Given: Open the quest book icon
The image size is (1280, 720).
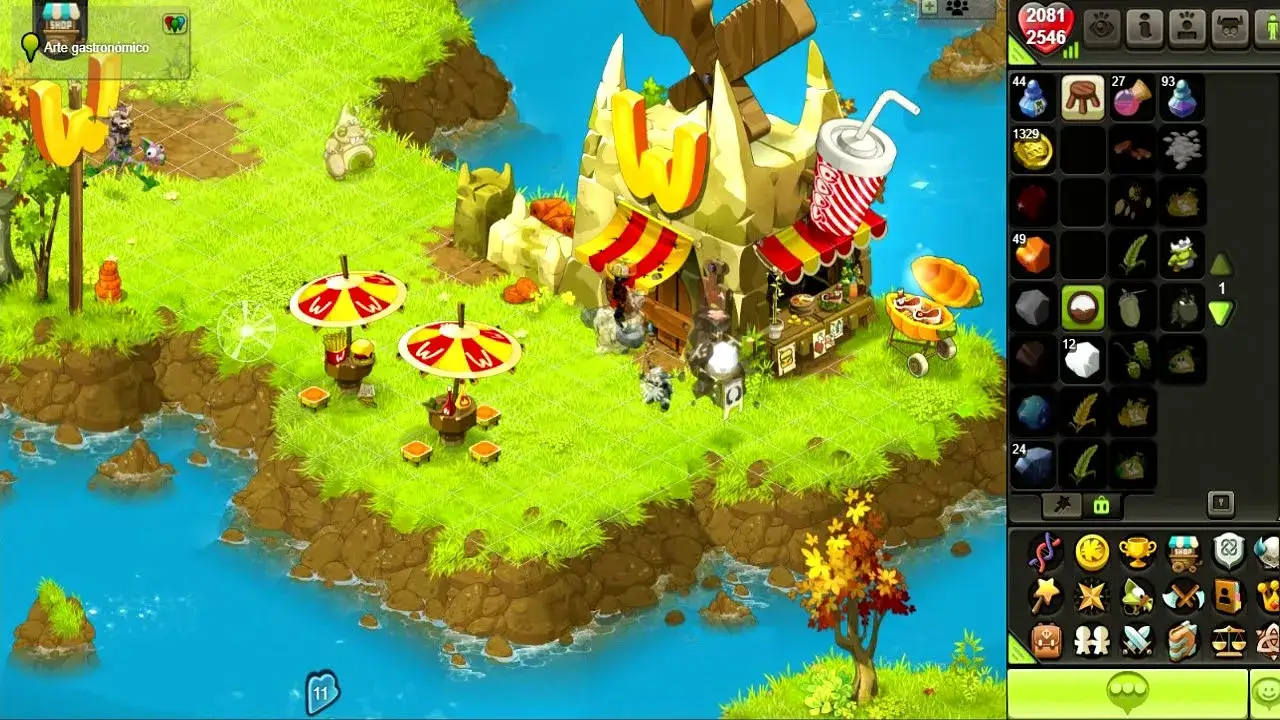Looking at the screenshot, I should [x=1184, y=639].
